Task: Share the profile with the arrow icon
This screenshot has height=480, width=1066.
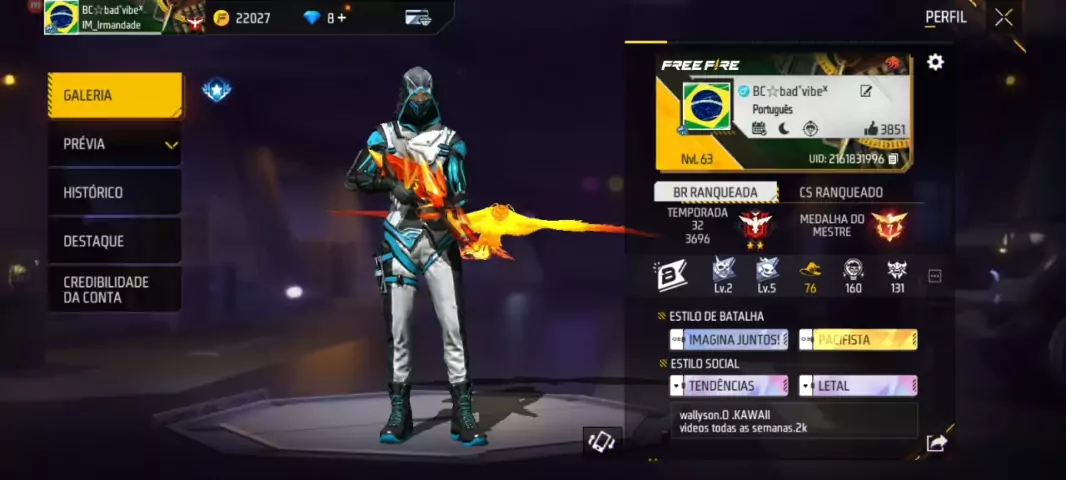Action: point(936,443)
